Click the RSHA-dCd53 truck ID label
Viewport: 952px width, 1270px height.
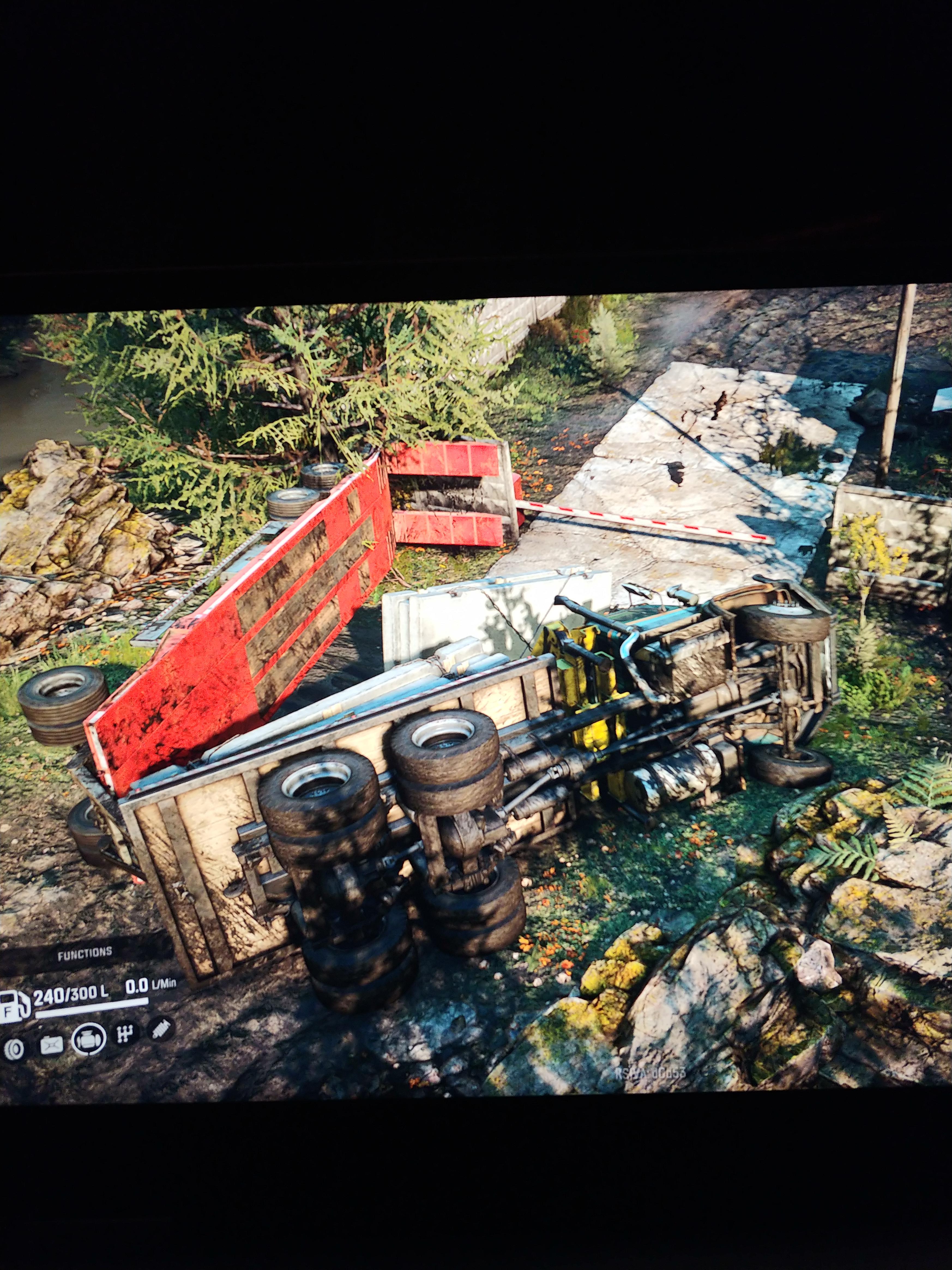coord(651,1073)
